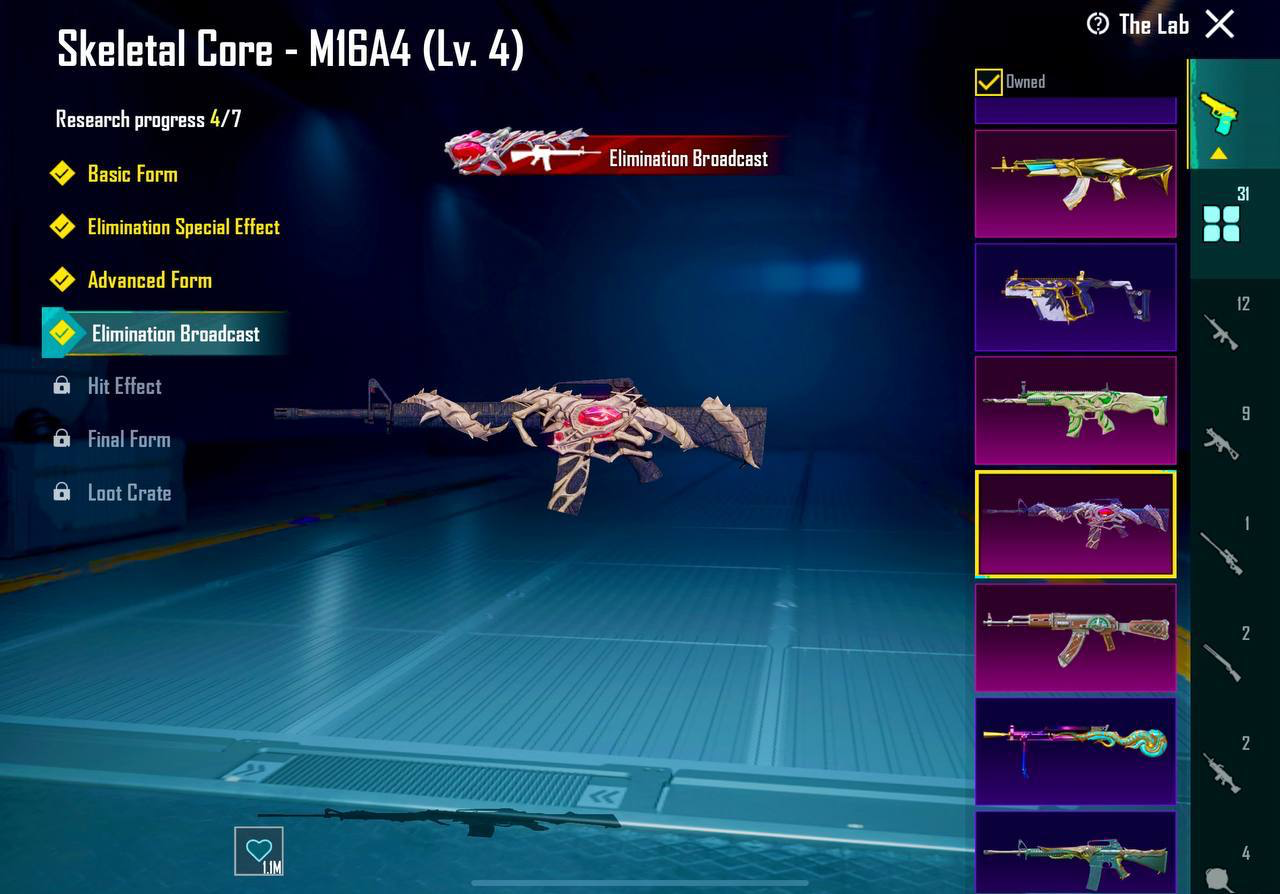Image resolution: width=1280 pixels, height=894 pixels.
Task: Select the gold and white rifle skin thumbnail
Action: click(1075, 183)
